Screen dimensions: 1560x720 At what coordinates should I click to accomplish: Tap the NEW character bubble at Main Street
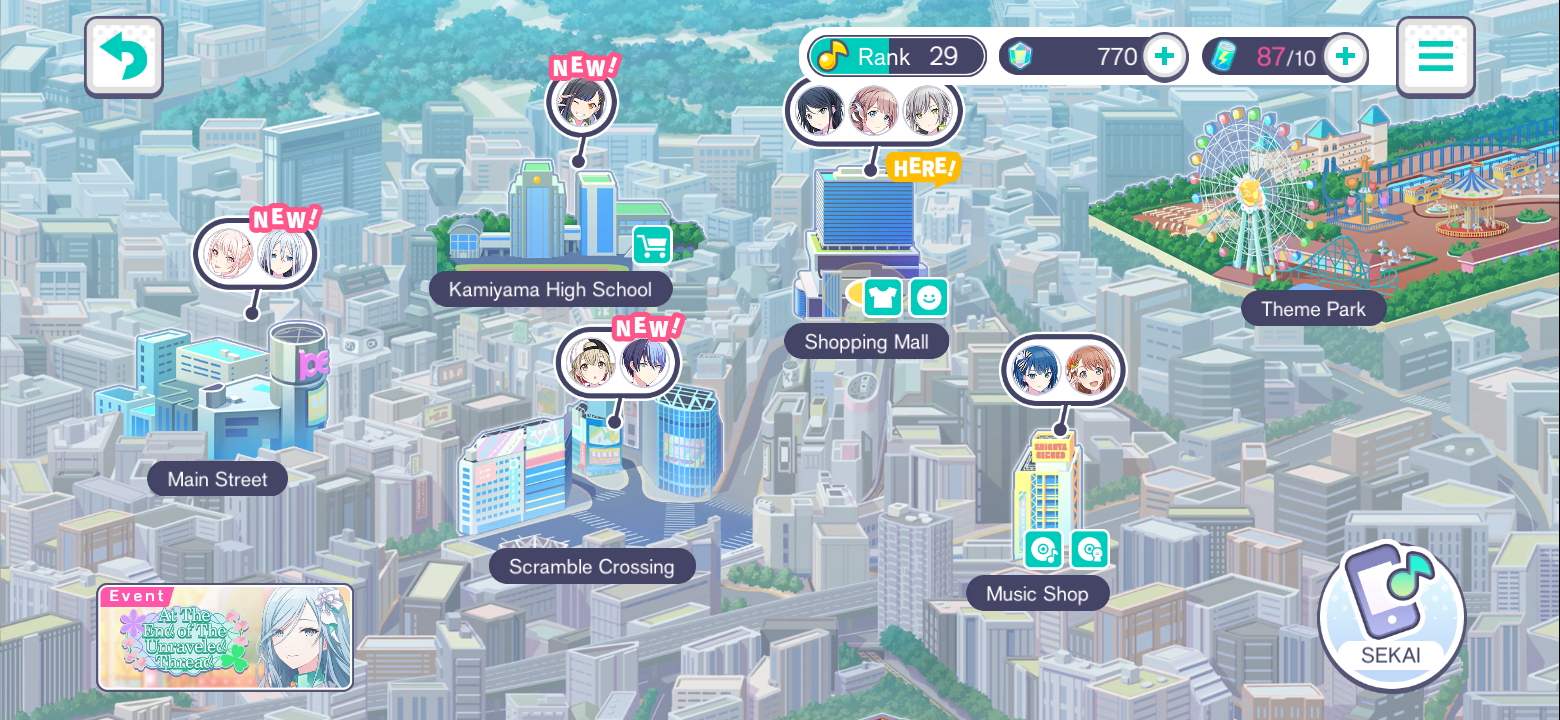(x=255, y=253)
